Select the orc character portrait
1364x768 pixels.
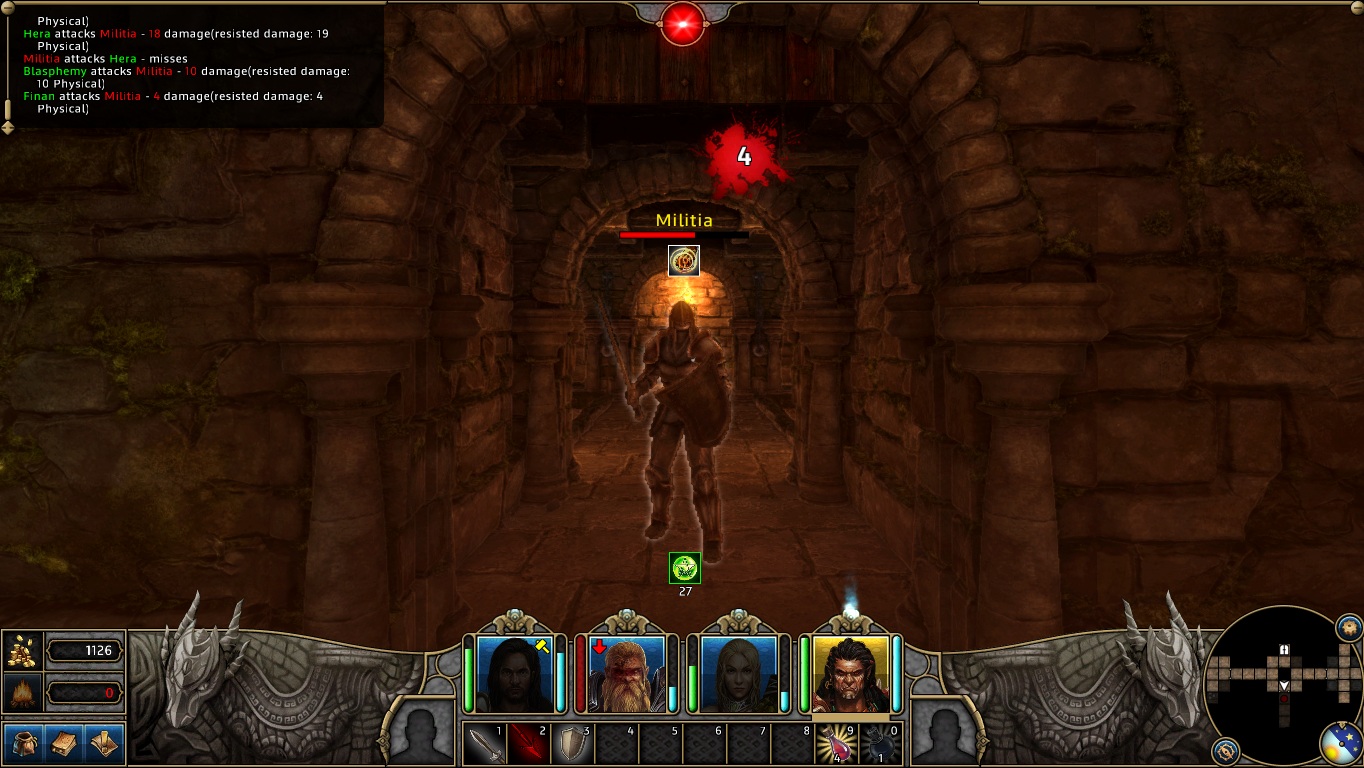click(851, 673)
